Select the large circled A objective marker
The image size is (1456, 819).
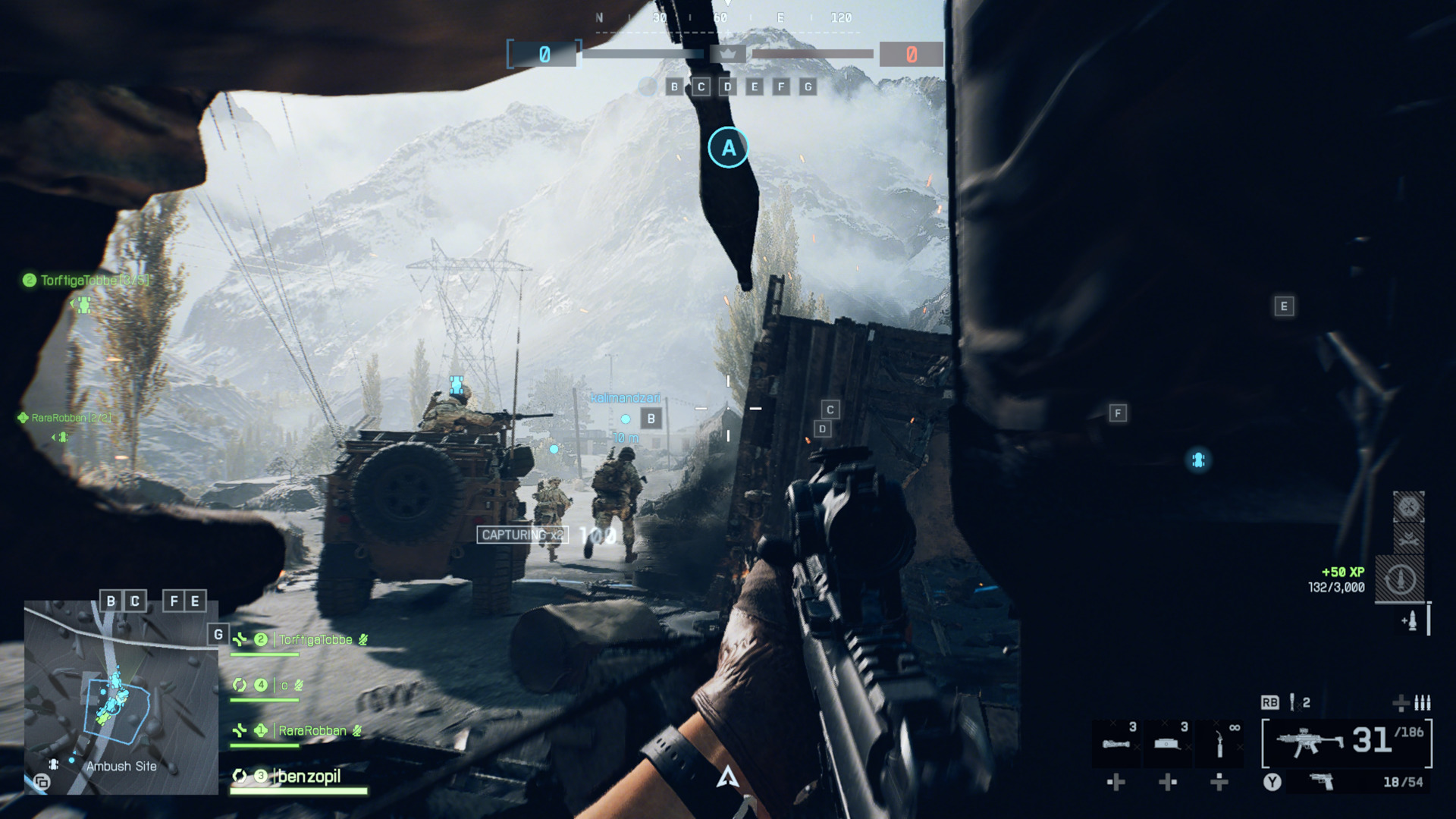click(728, 148)
